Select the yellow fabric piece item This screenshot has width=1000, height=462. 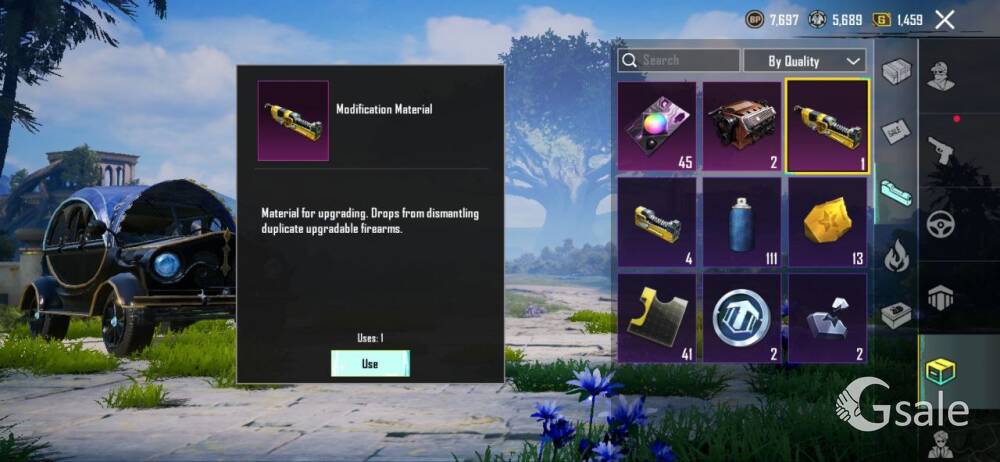(656, 318)
